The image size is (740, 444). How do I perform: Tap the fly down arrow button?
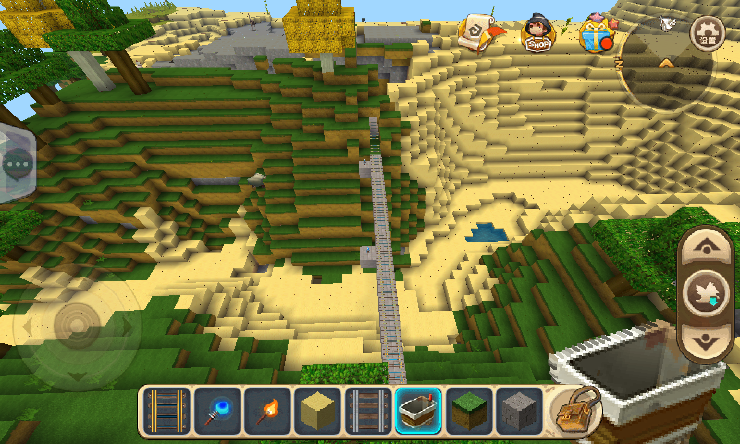pyautogui.click(x=708, y=341)
